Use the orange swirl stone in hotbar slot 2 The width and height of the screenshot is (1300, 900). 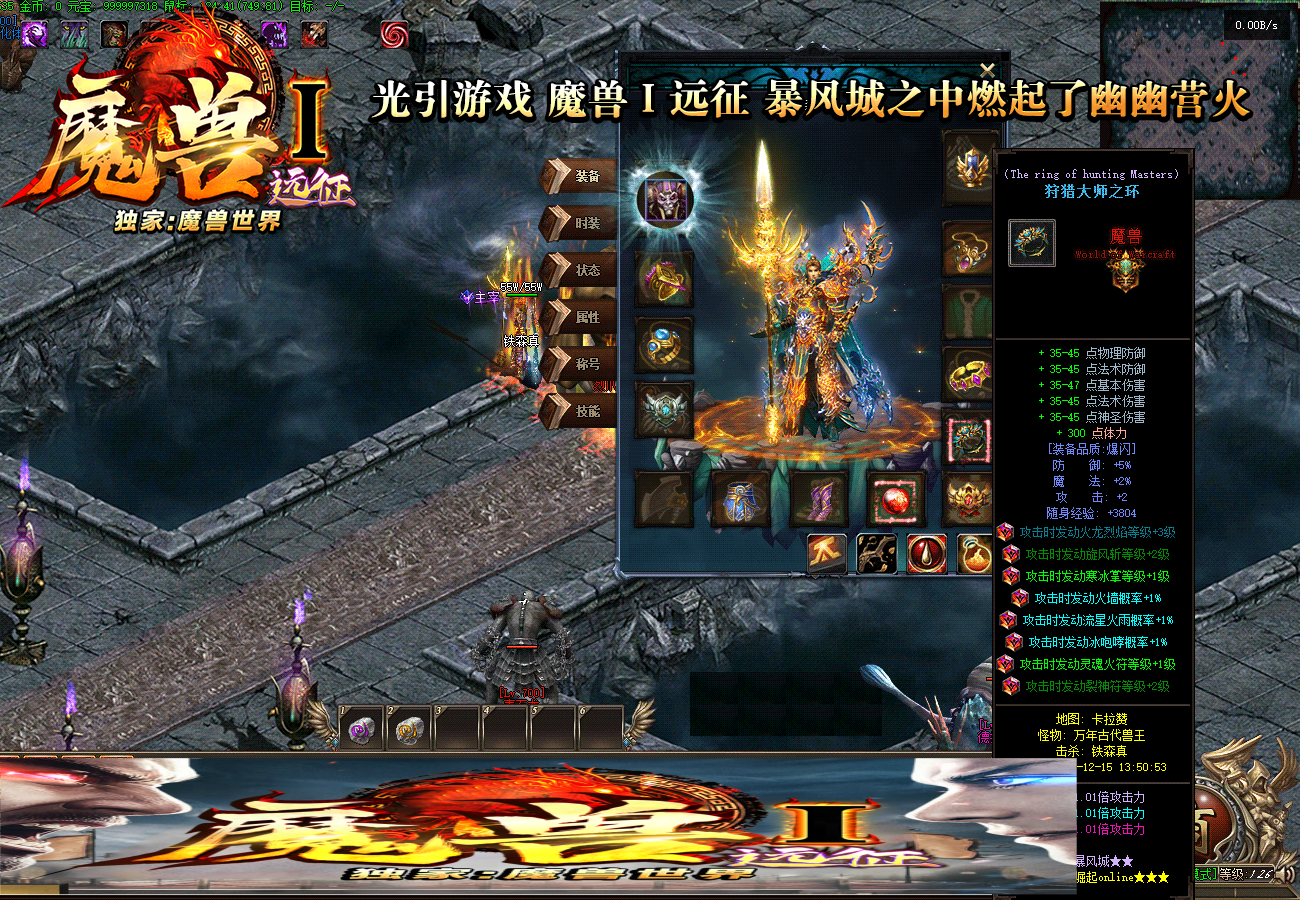coord(409,729)
